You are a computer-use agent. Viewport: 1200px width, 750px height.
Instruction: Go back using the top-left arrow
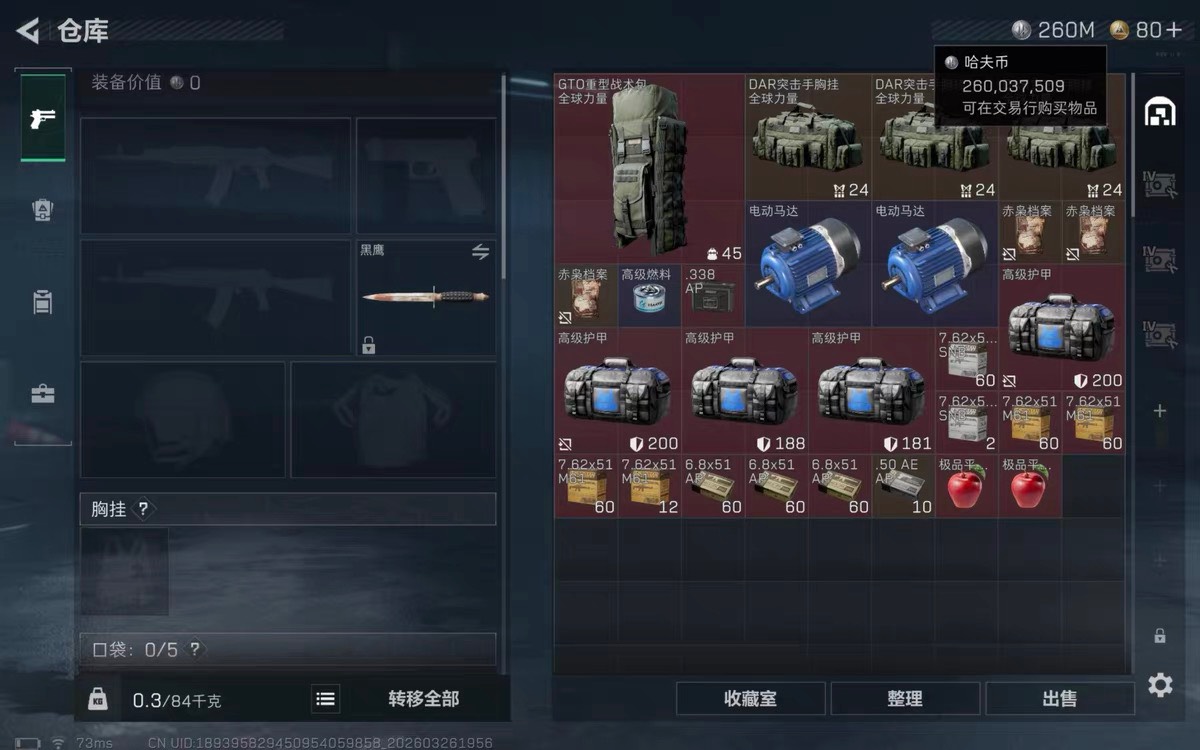coord(28,31)
